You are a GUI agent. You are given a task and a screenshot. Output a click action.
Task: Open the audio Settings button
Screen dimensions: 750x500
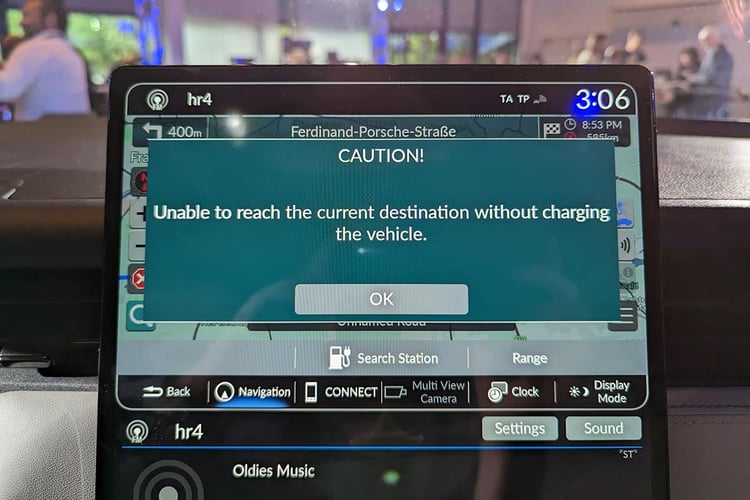520,429
